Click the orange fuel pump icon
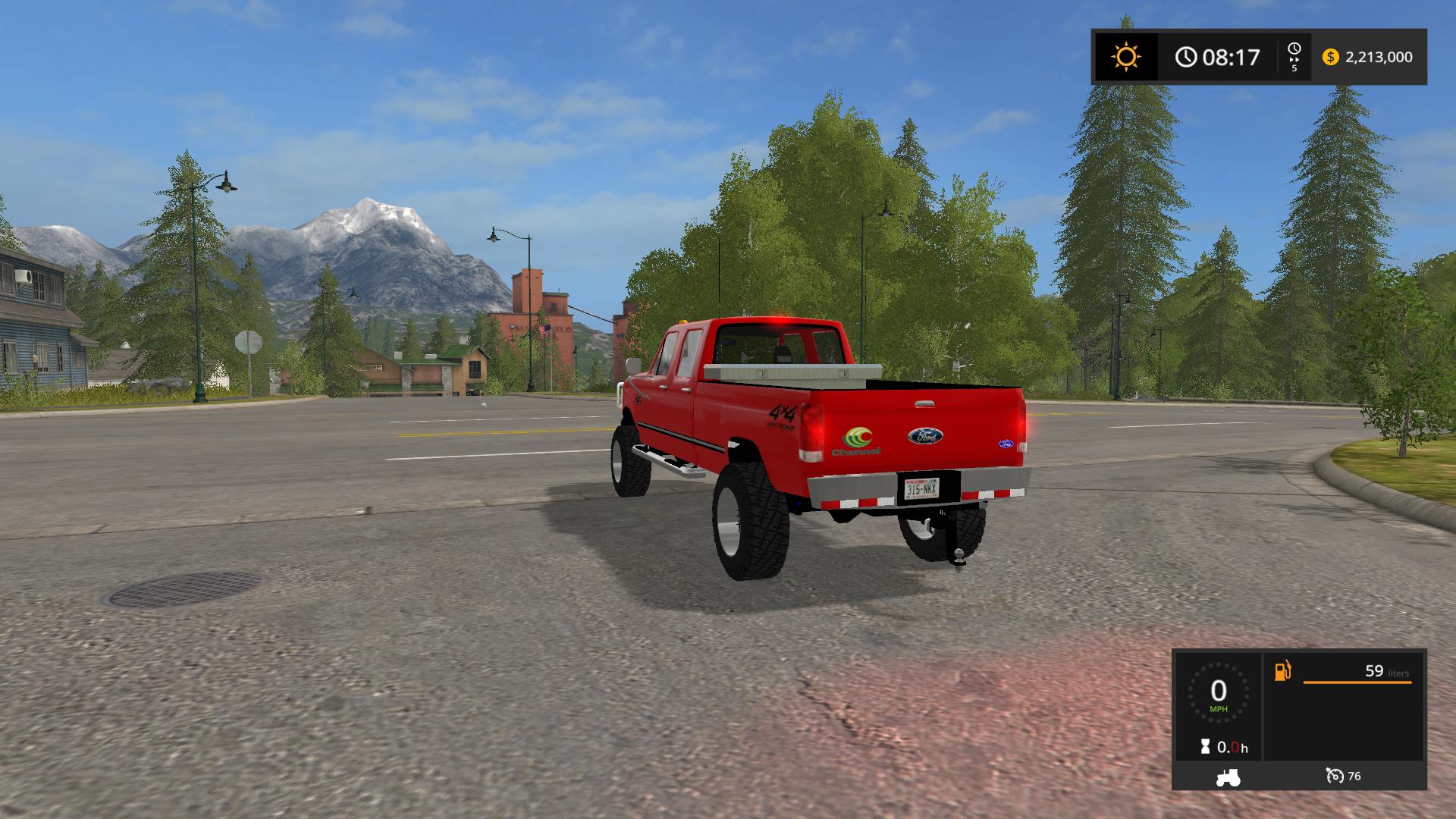Viewport: 1456px width, 819px height. (1282, 671)
